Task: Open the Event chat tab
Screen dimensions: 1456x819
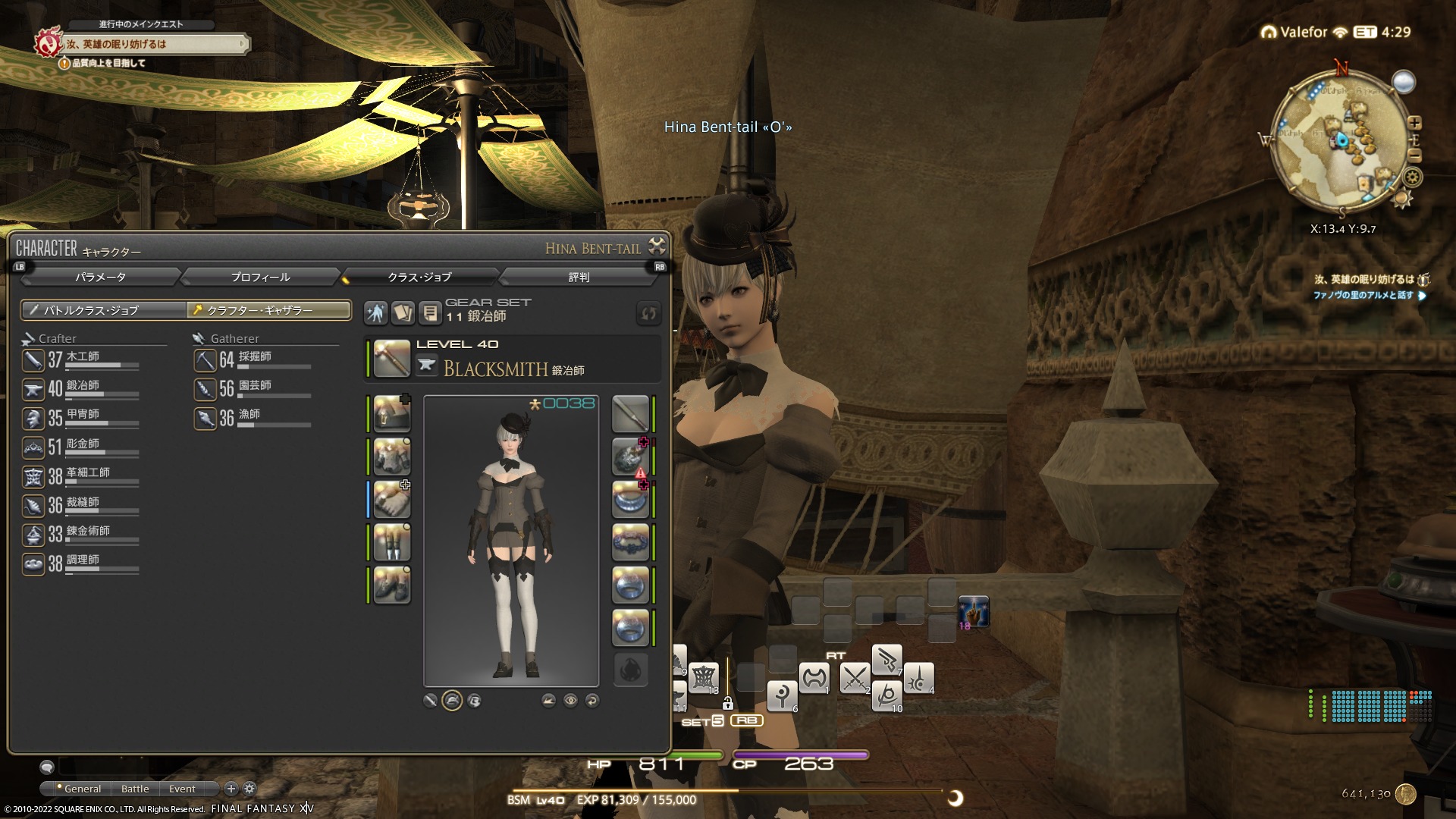Action: click(182, 789)
